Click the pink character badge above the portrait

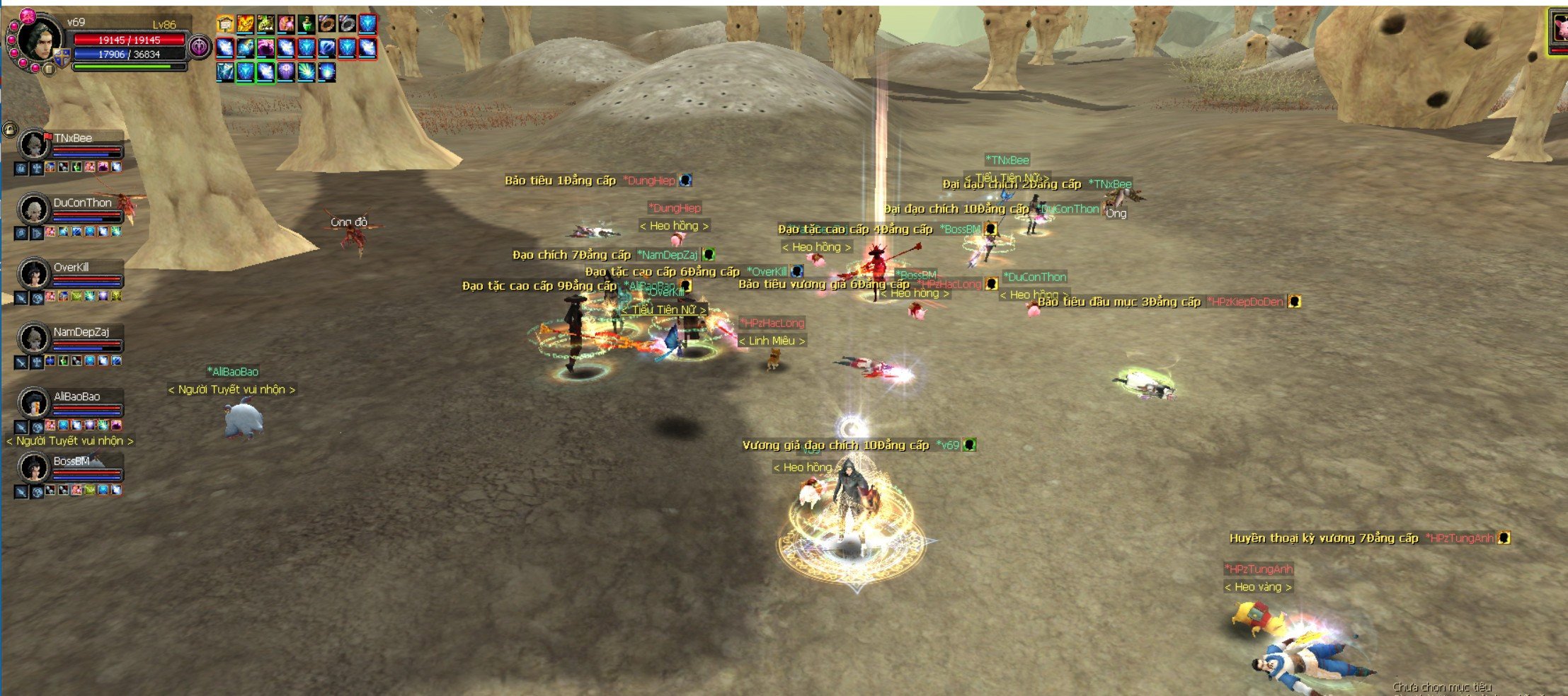28,14
